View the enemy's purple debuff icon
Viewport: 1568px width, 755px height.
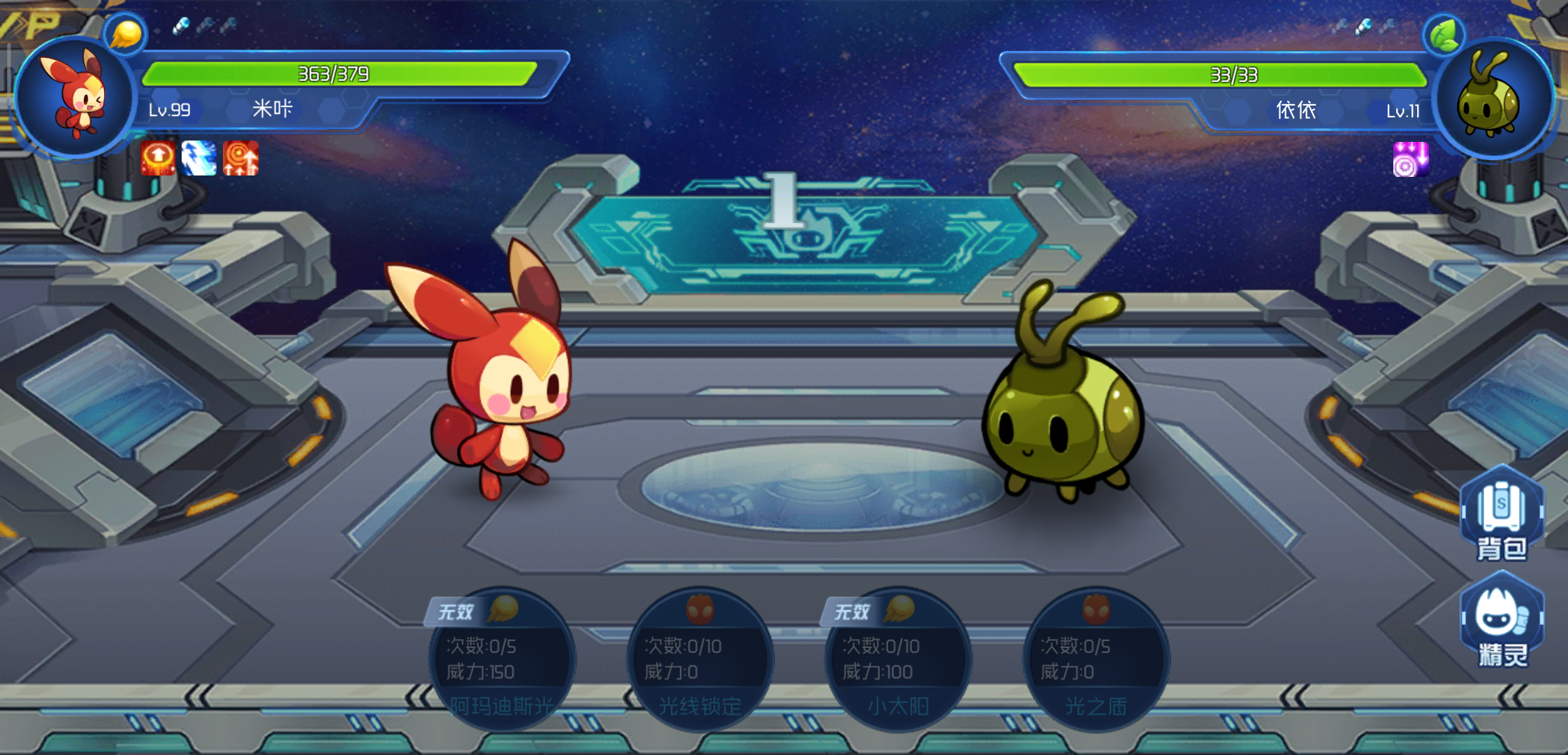click(x=1410, y=159)
